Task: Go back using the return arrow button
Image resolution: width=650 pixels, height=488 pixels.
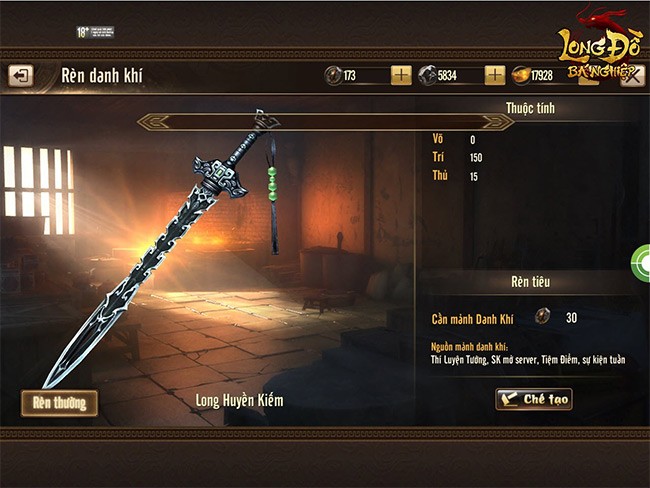Action: pos(20,75)
